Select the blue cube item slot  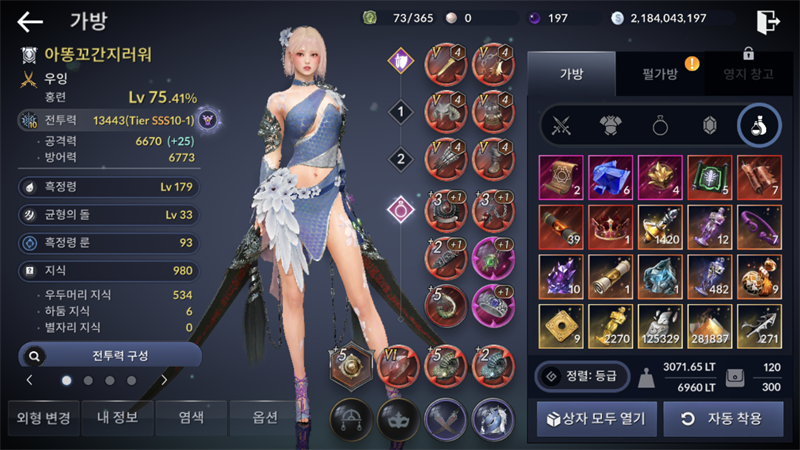click(x=611, y=177)
